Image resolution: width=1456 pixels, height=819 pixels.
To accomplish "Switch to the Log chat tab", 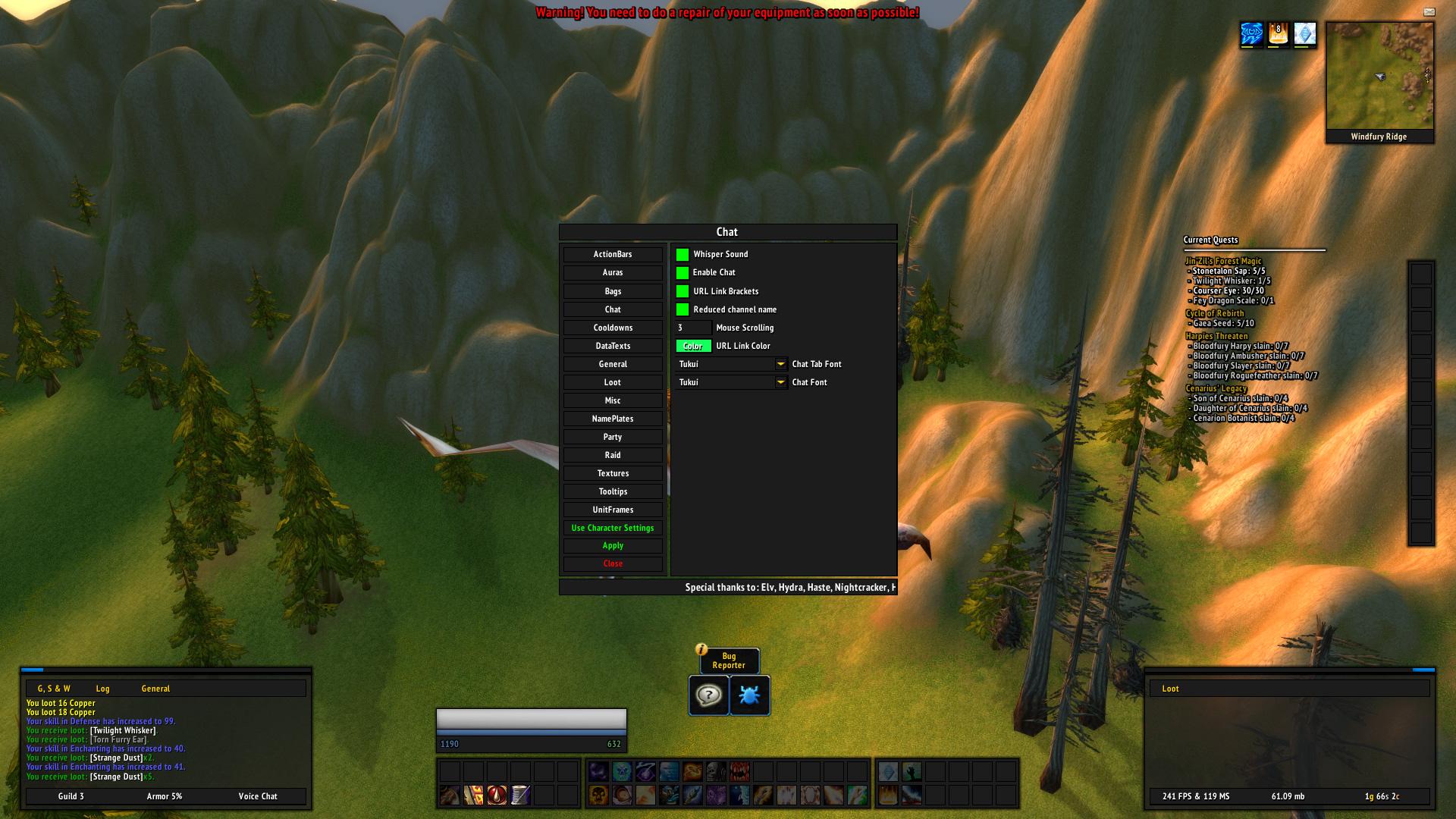I will 103,689.
